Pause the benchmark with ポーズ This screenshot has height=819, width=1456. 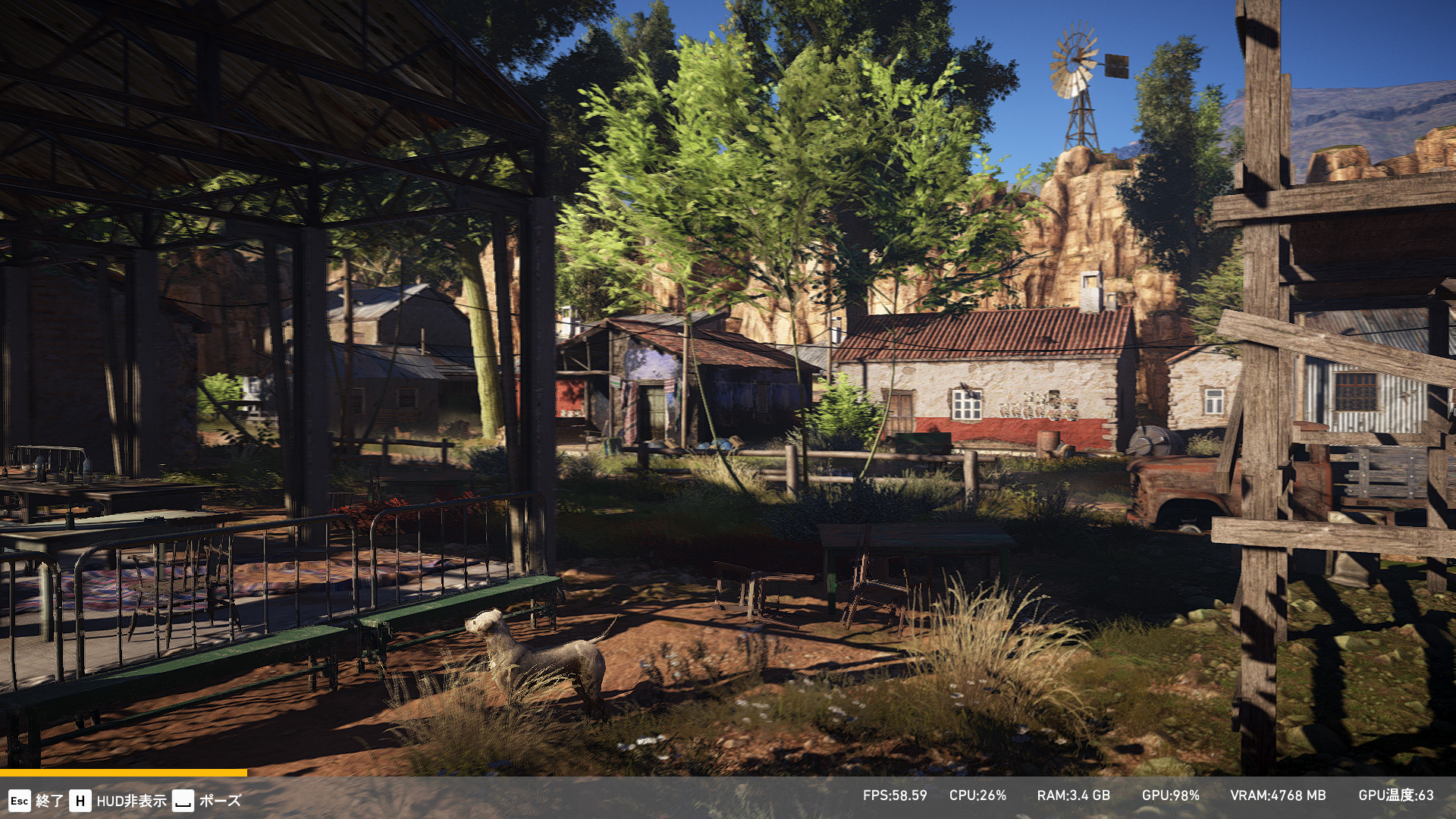click(x=207, y=801)
